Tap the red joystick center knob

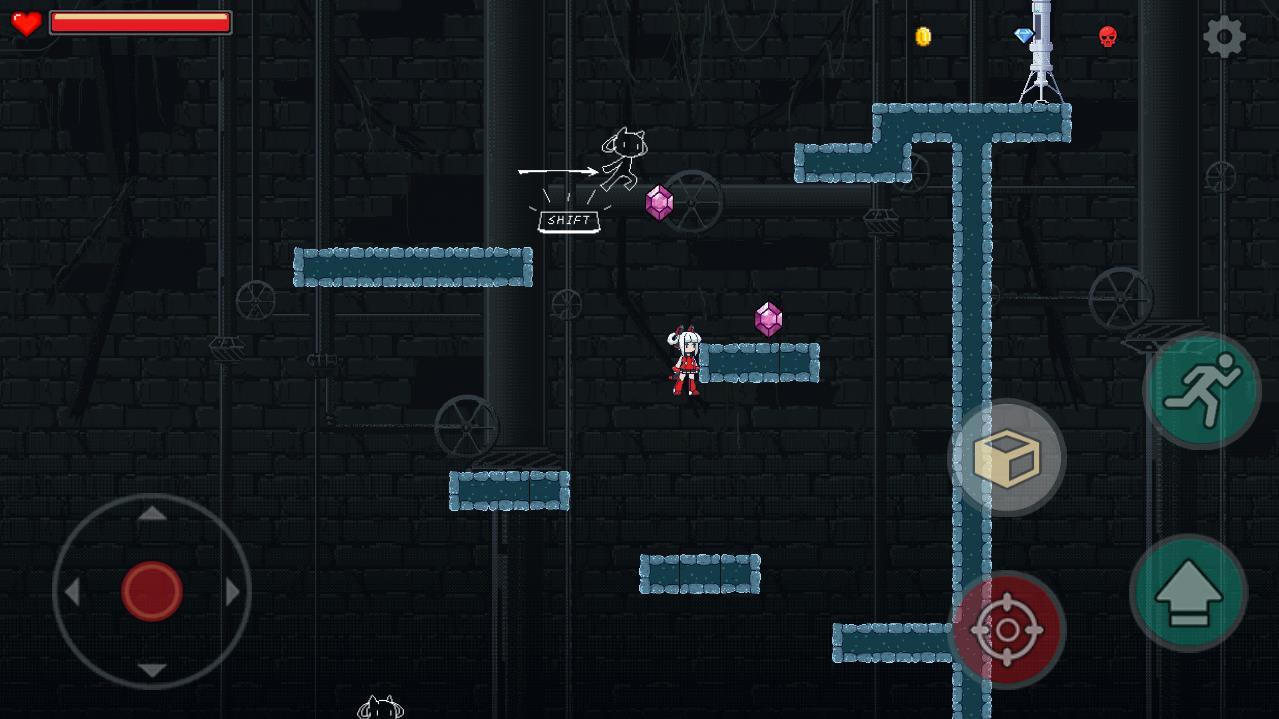pos(152,591)
